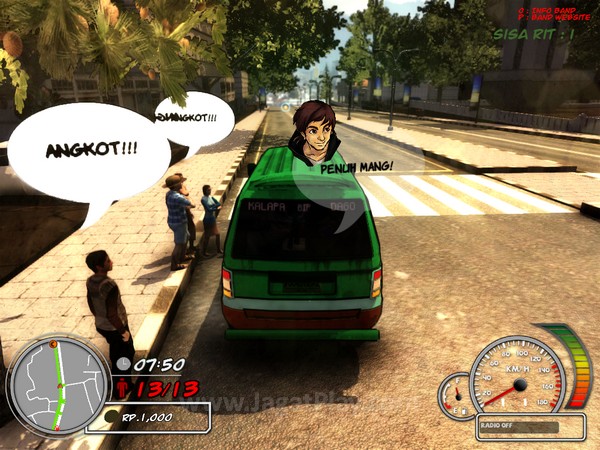Toggle the Radio Off panel
Image resolution: width=600 pixels, height=450 pixels.
click(x=530, y=427)
